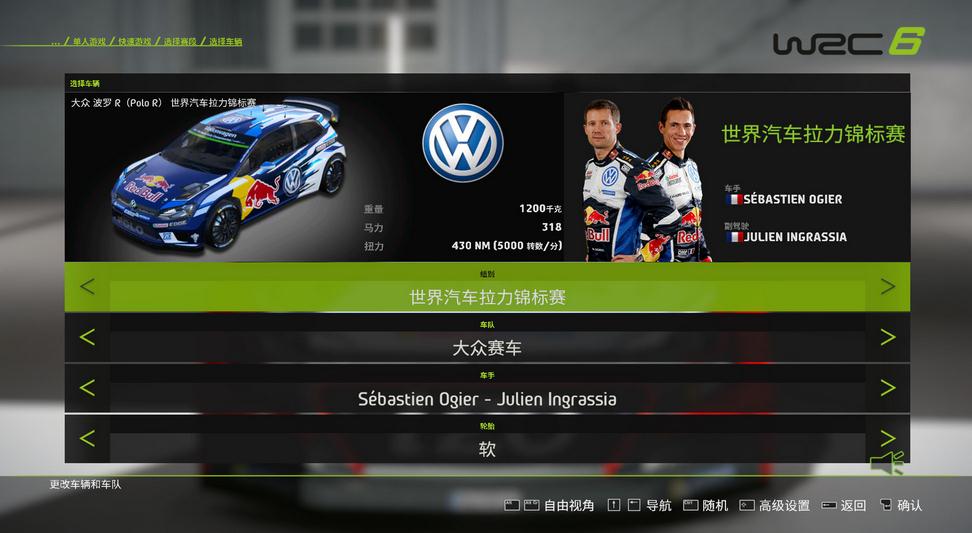972x533 pixels.
Task: Go to 单人游戏 breadcrumb
Action: click(x=90, y=42)
